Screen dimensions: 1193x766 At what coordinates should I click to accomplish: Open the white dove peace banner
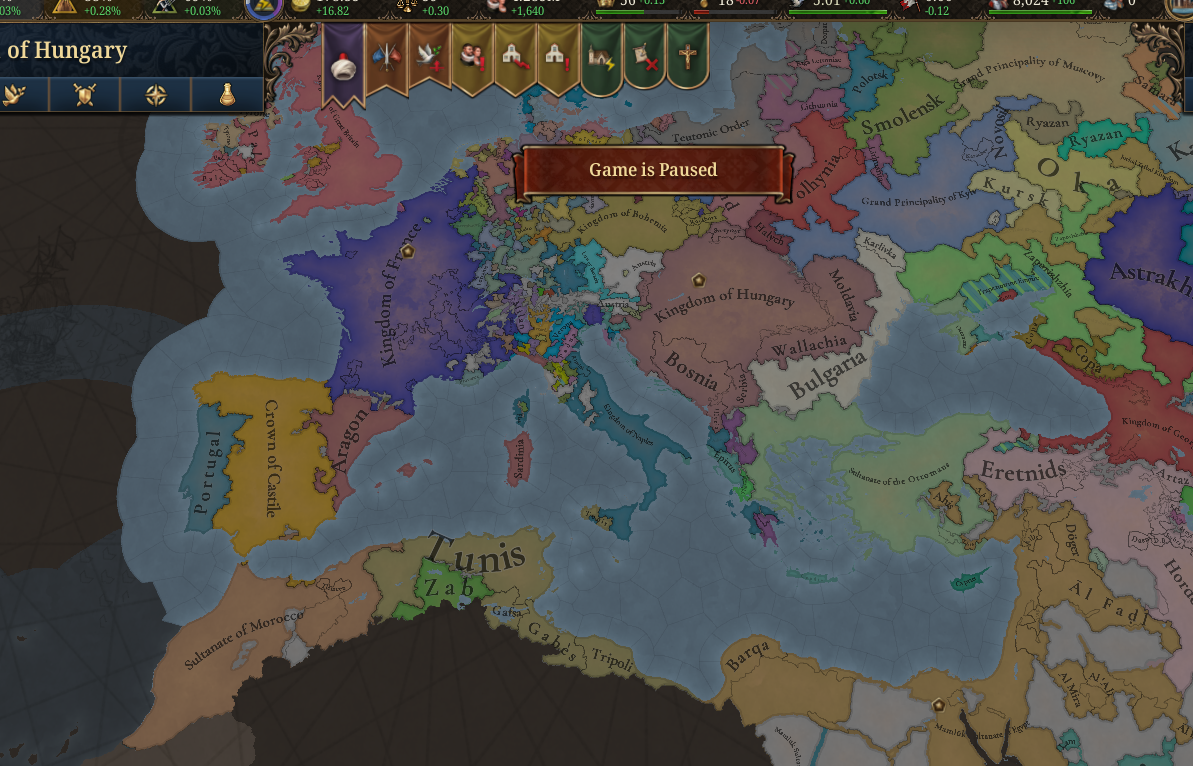coord(429,58)
